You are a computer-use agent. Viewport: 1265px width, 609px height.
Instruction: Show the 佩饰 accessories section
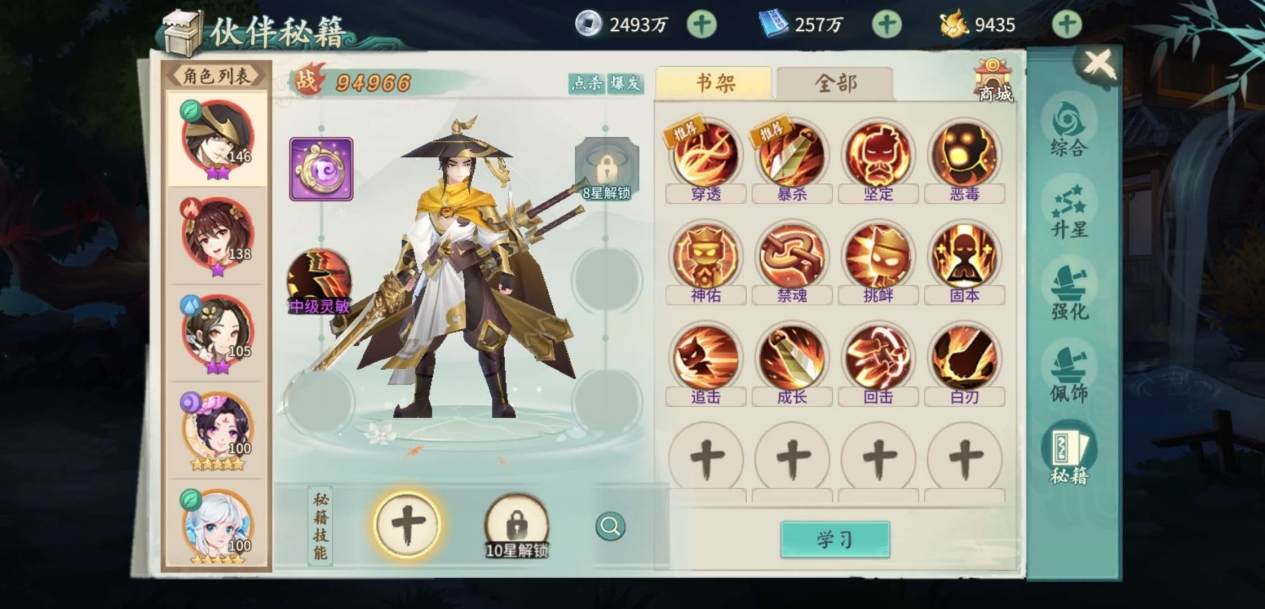(1068, 372)
